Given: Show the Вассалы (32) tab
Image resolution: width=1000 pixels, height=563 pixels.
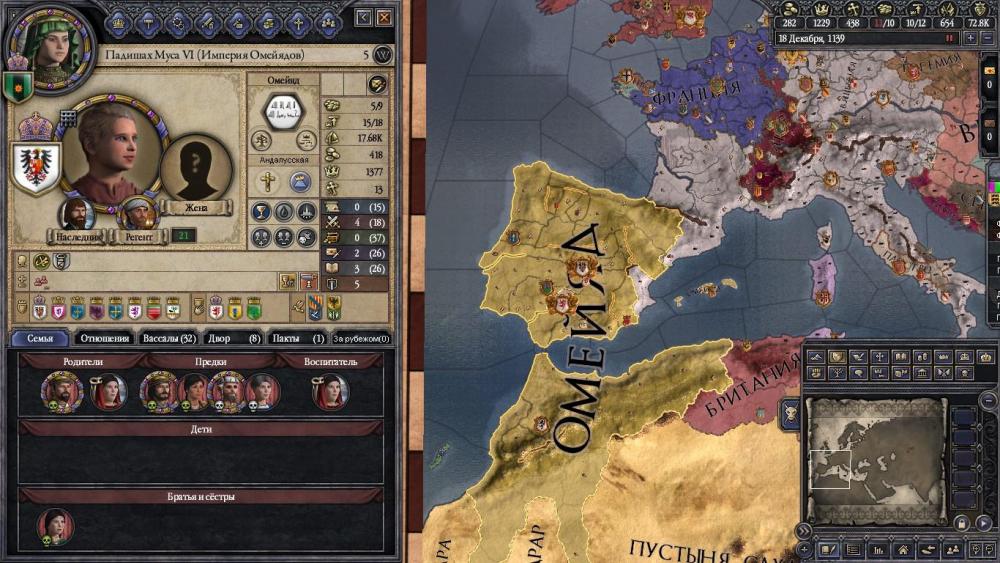Looking at the screenshot, I should [167, 338].
